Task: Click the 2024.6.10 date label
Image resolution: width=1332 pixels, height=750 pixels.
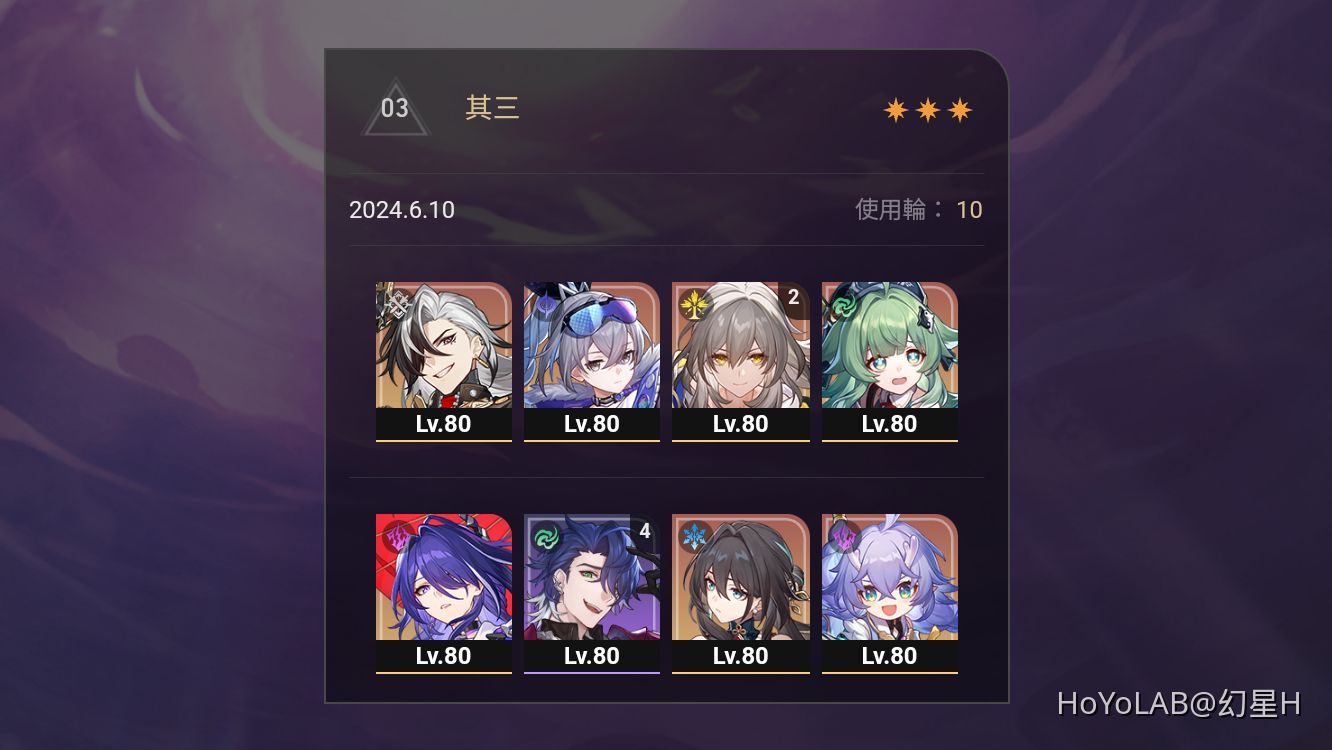Action: 401,210
